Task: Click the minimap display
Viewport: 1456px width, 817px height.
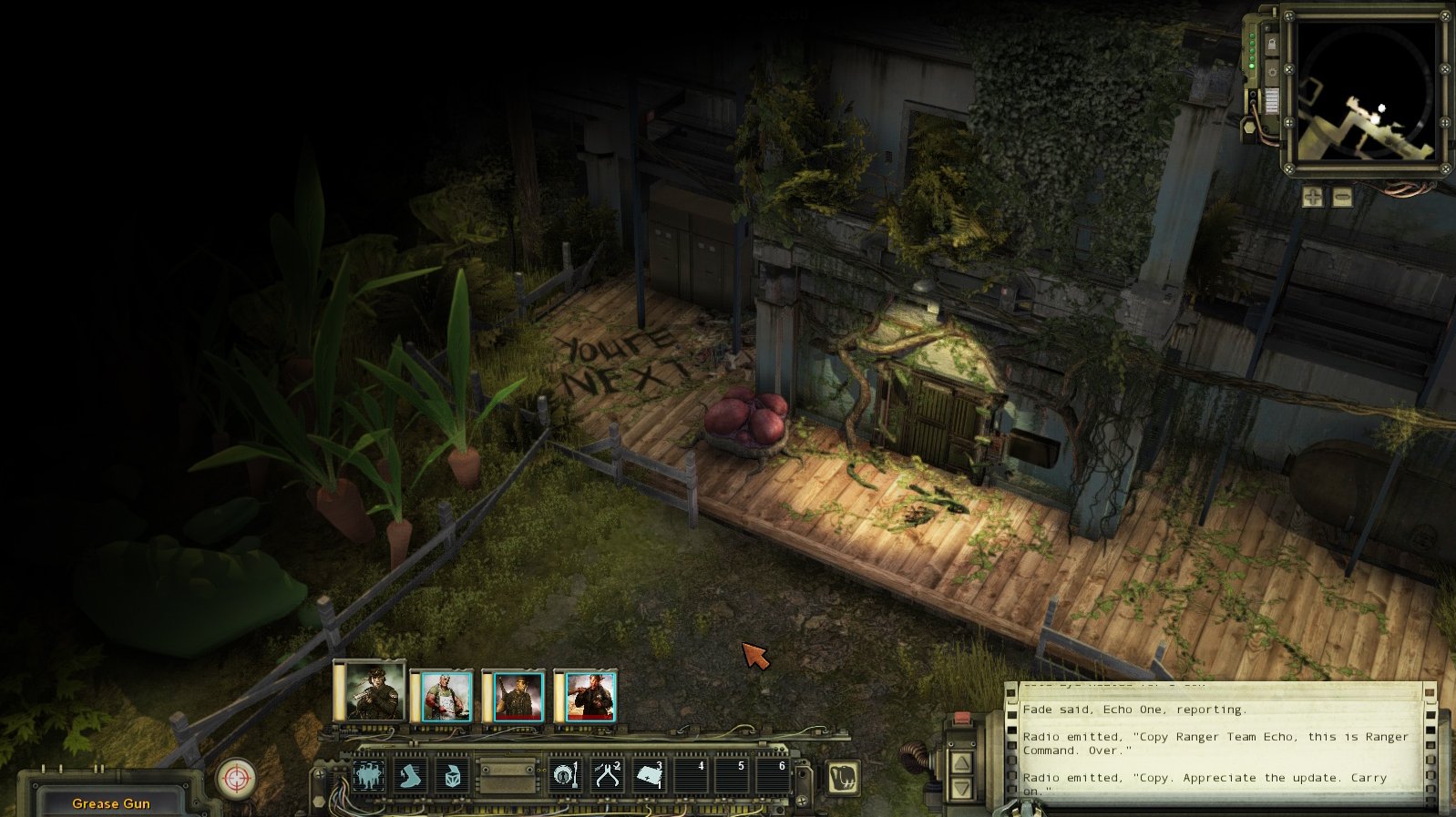Action: [x=1366, y=92]
